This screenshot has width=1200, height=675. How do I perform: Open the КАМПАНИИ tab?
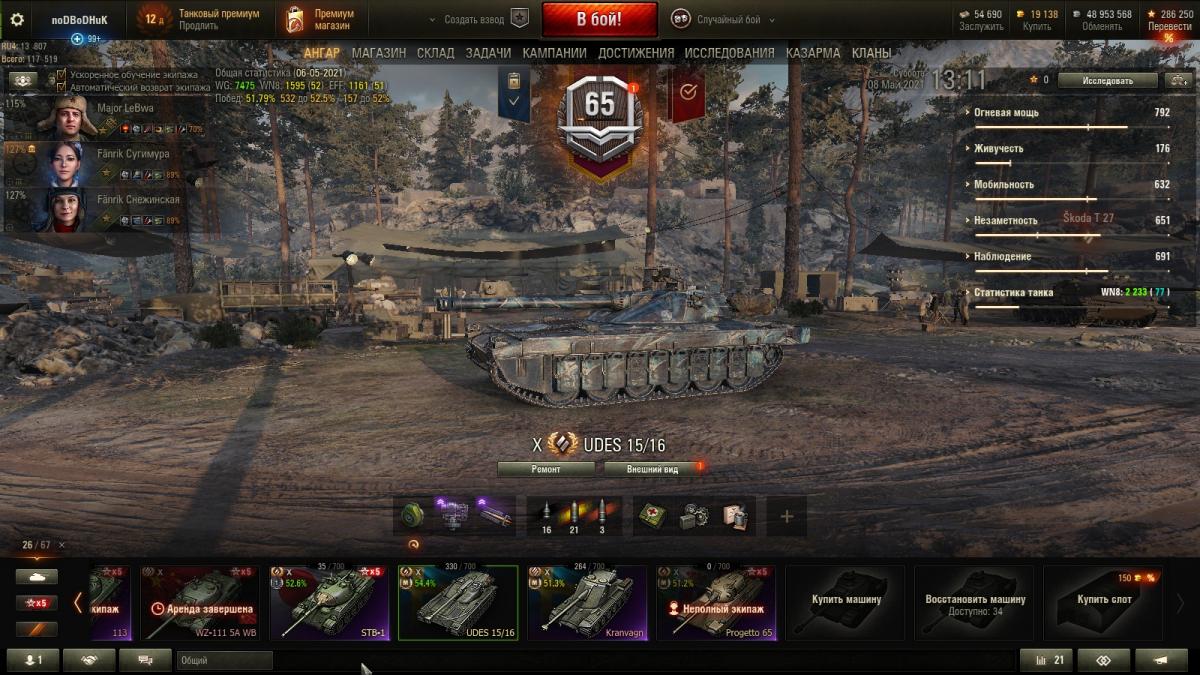coord(554,53)
